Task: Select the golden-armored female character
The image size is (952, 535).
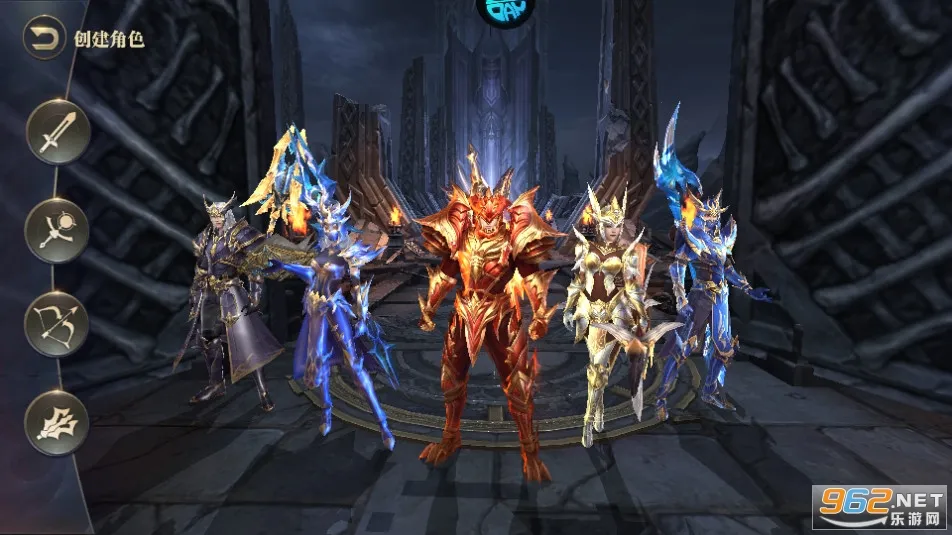Action: point(602,300)
